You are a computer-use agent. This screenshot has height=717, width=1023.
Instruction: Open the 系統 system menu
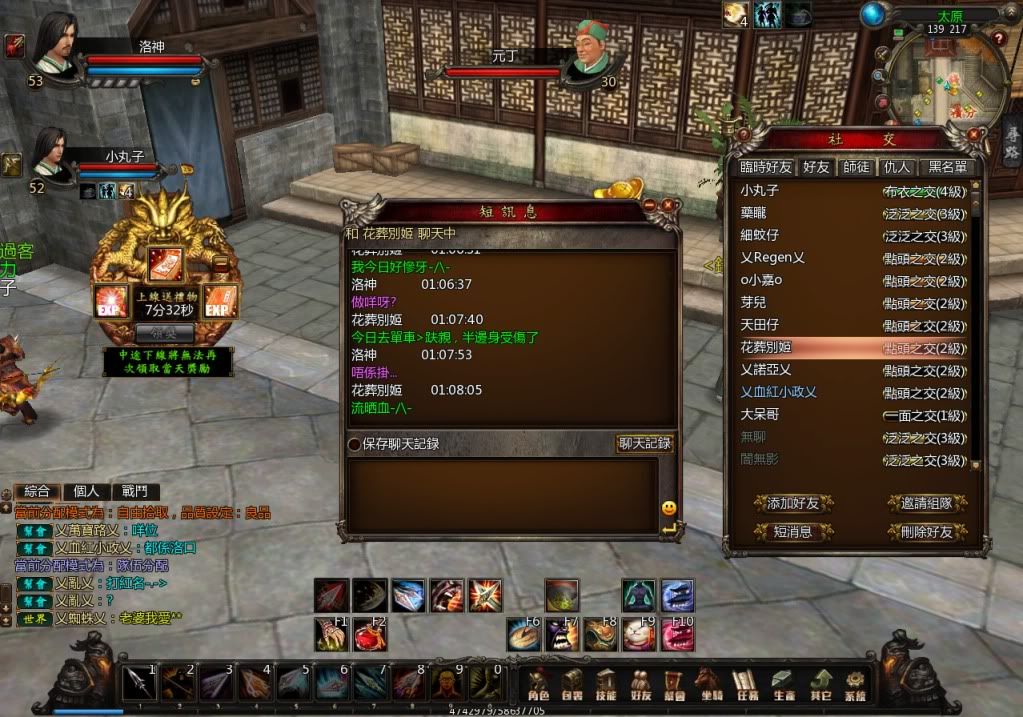click(x=854, y=685)
